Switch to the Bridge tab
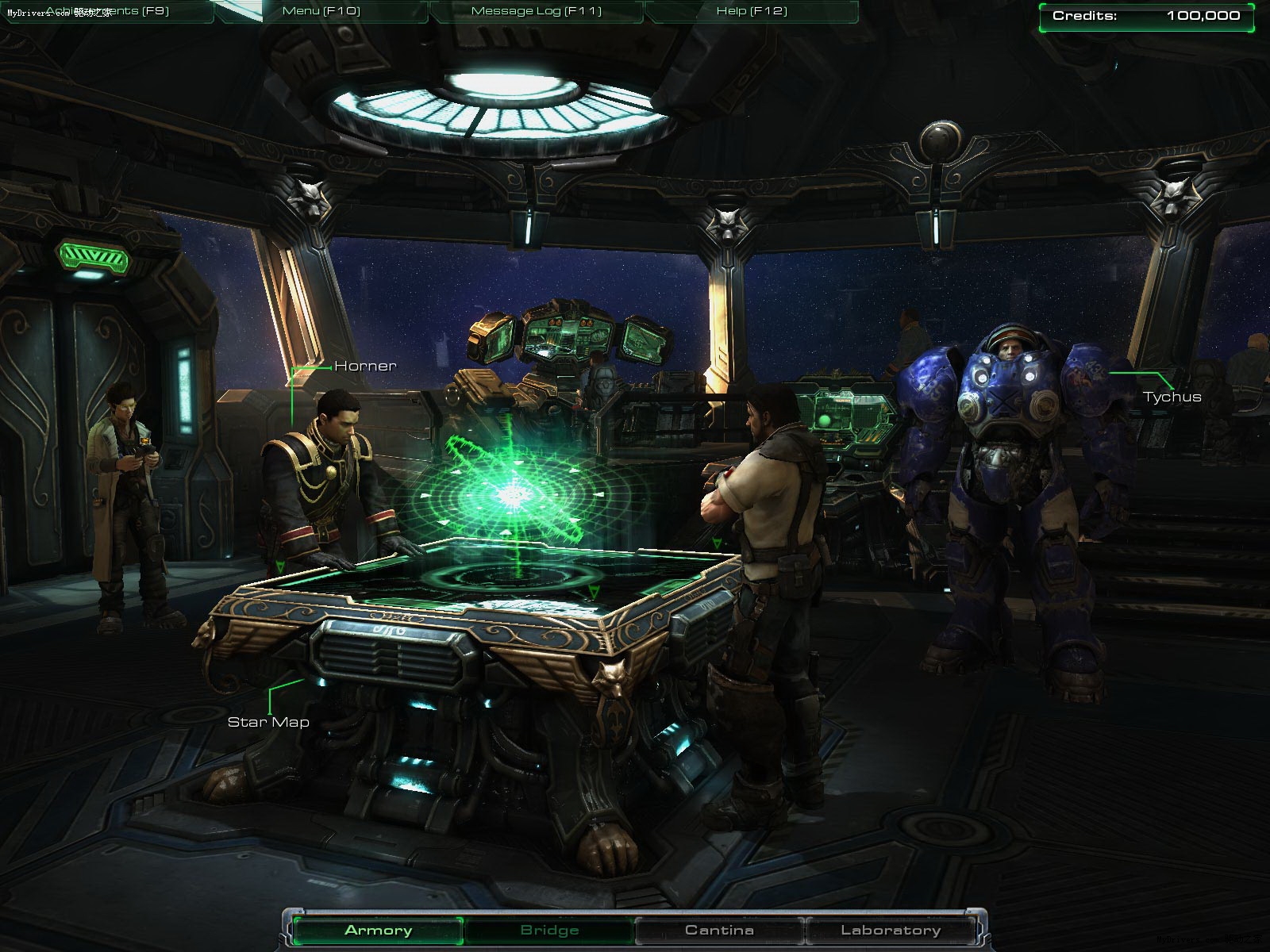 tap(549, 930)
